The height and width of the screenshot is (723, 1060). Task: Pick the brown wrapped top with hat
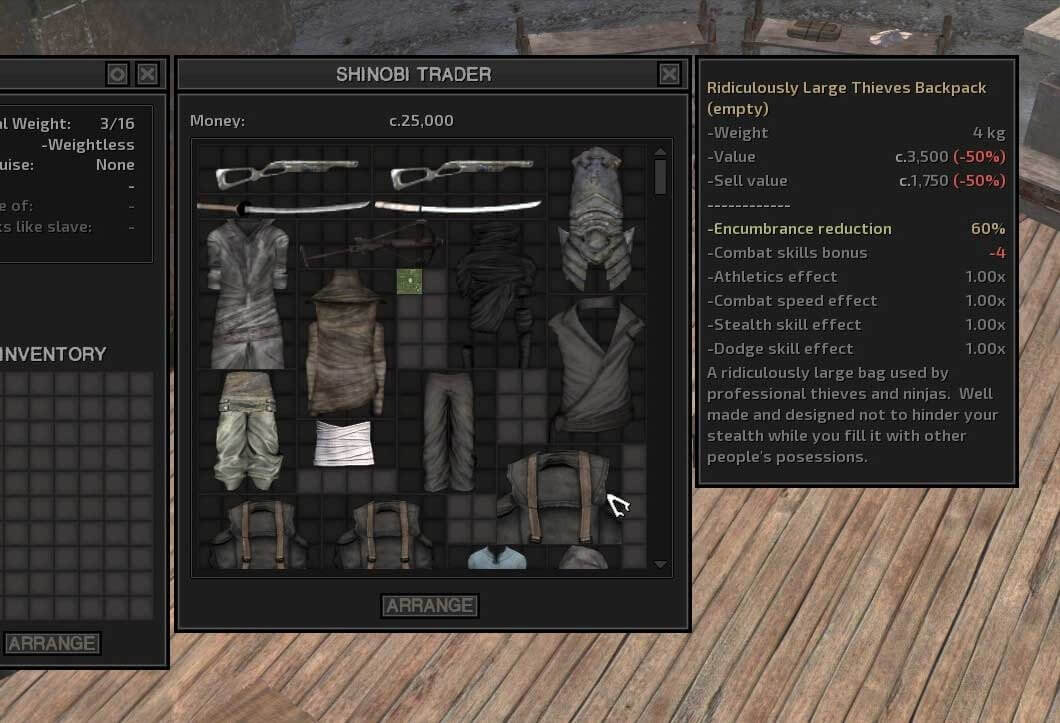coord(345,342)
